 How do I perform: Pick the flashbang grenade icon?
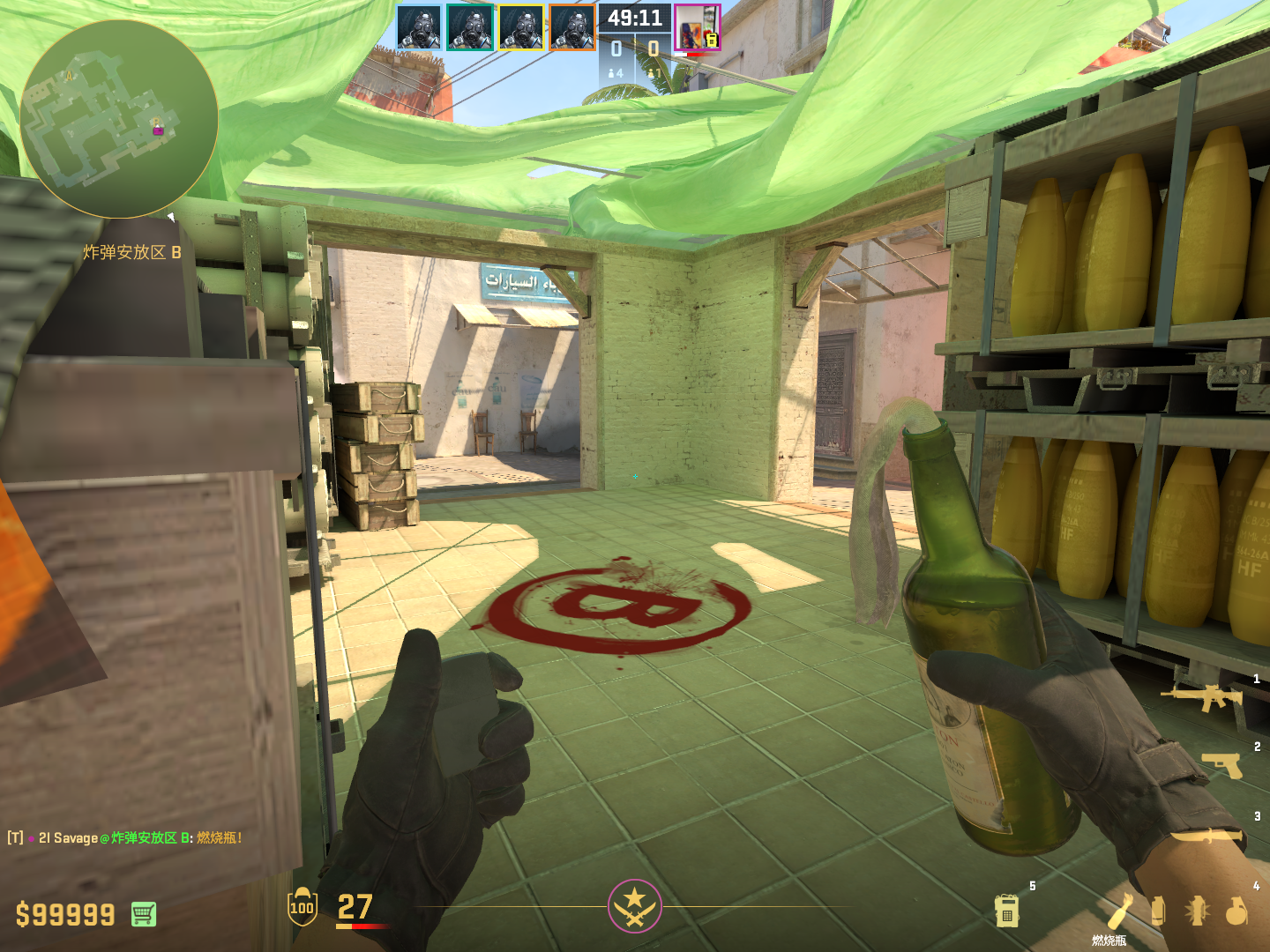(1197, 910)
